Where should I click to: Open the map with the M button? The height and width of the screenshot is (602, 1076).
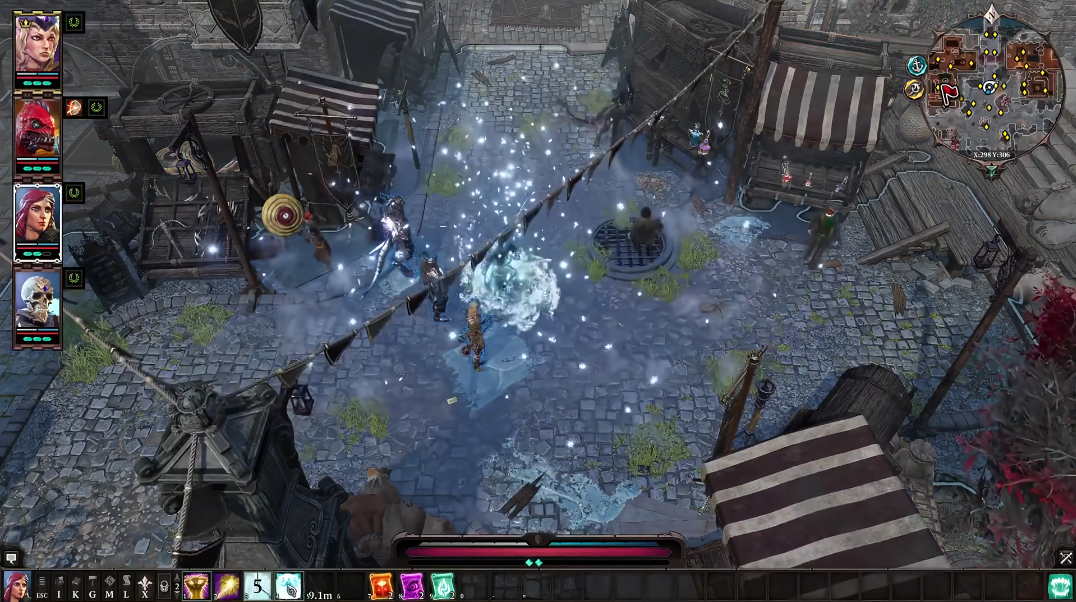pyautogui.click(x=110, y=587)
